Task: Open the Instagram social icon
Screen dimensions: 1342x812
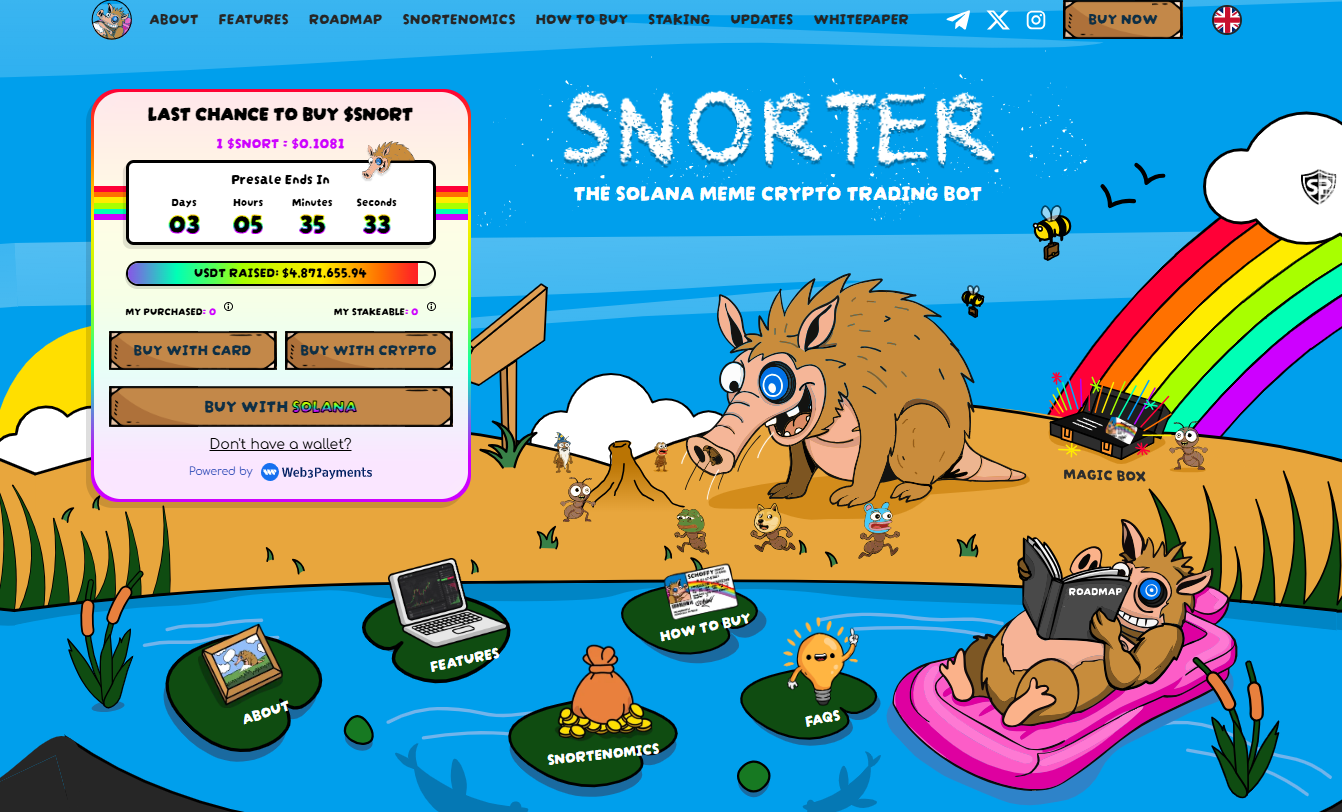Action: pyautogui.click(x=1035, y=18)
